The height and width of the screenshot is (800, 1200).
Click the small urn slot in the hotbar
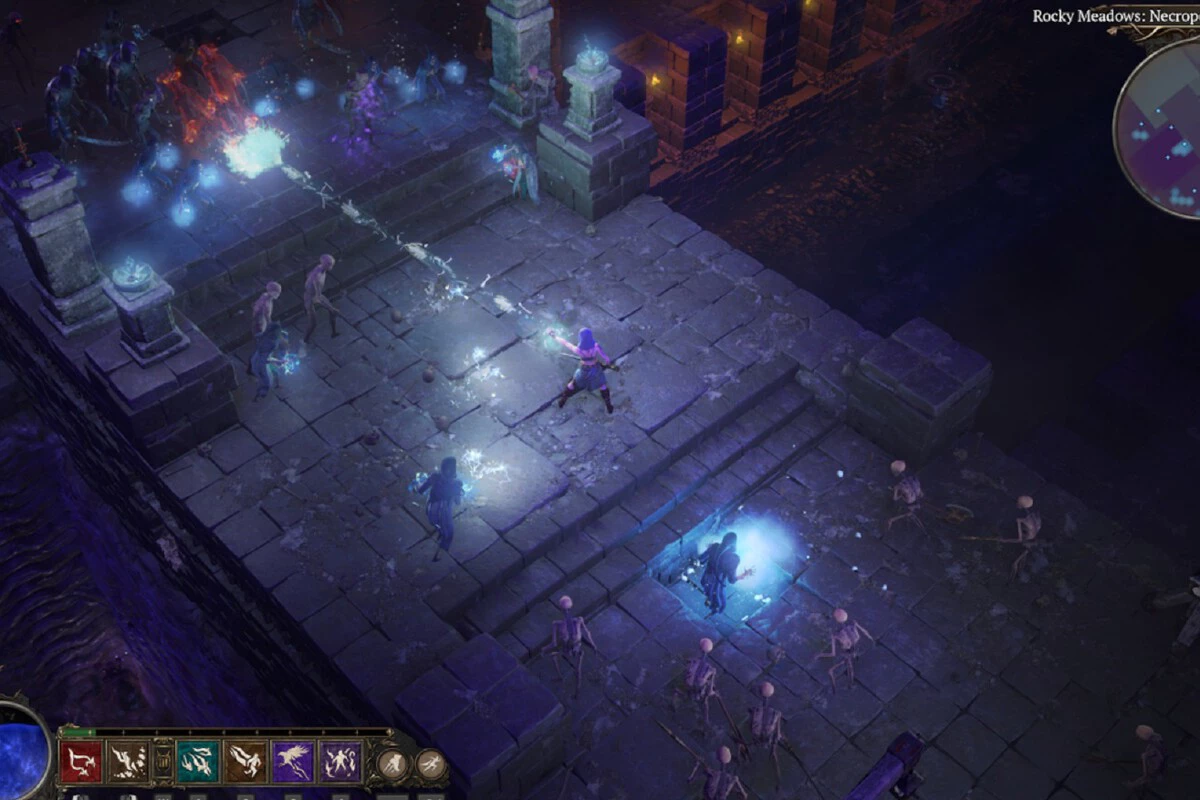[163, 762]
